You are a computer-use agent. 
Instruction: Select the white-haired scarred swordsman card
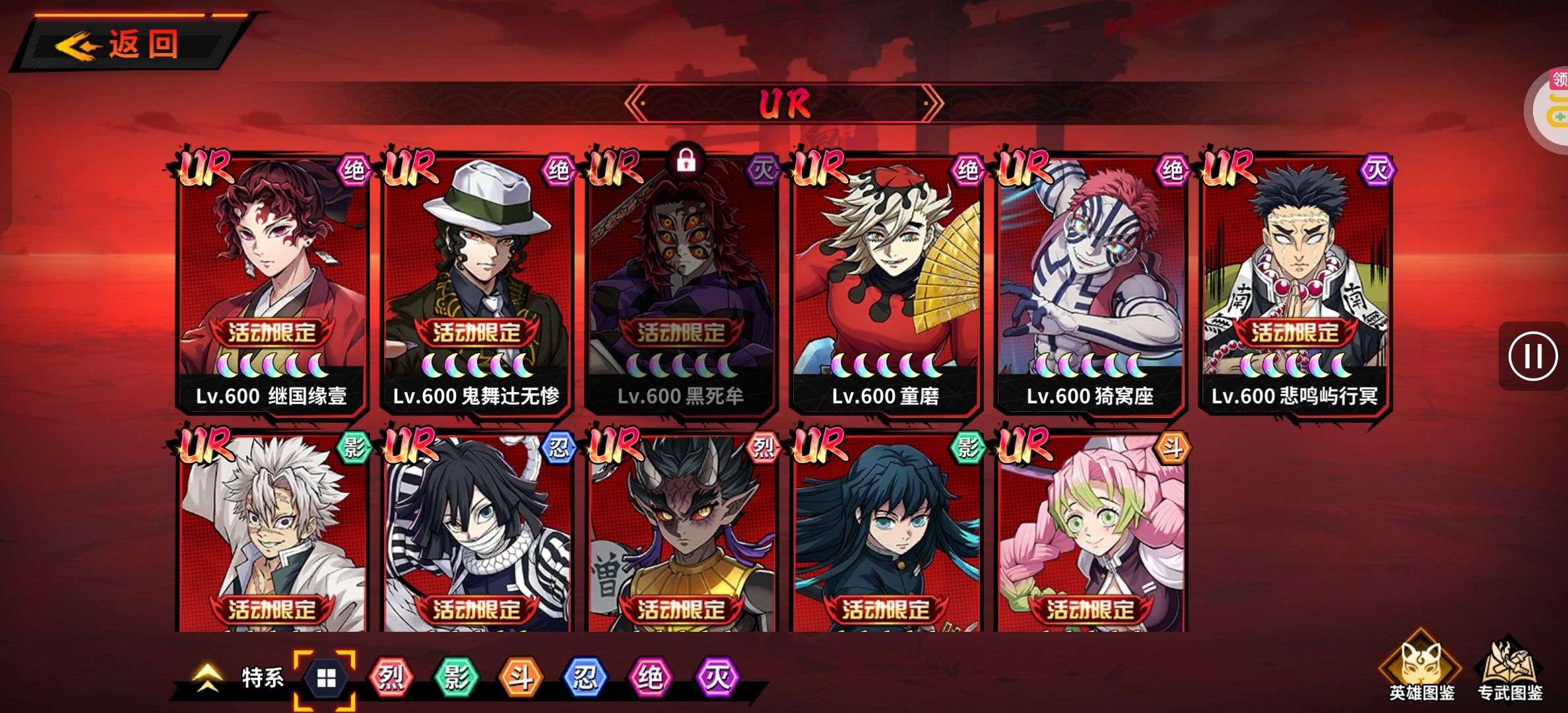pyautogui.click(x=272, y=535)
